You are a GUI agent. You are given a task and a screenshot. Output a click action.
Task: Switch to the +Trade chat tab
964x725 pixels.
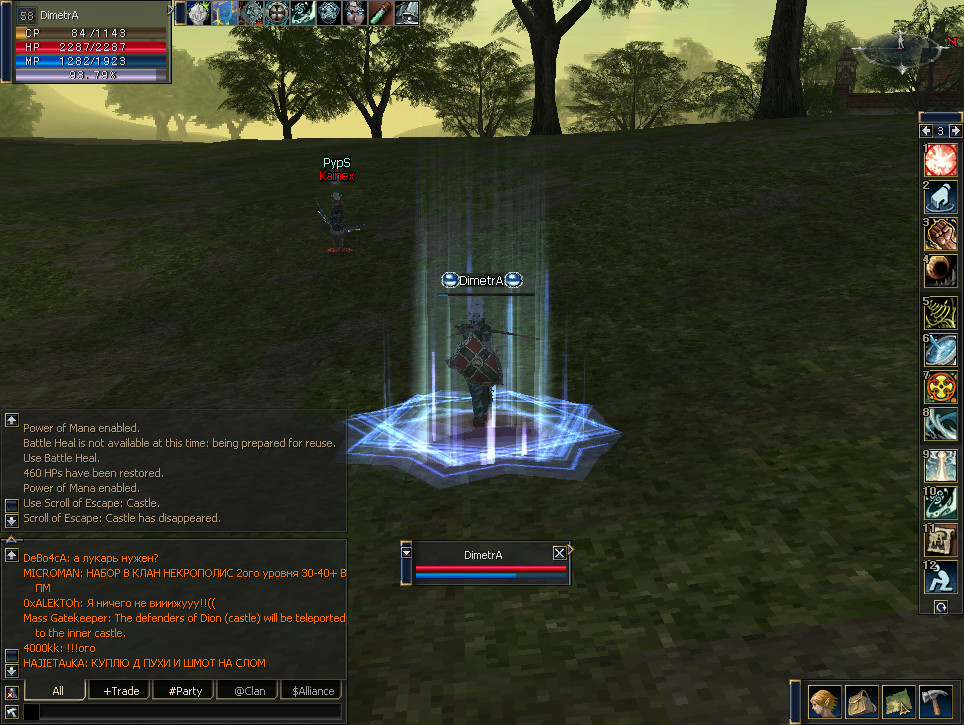click(120, 691)
